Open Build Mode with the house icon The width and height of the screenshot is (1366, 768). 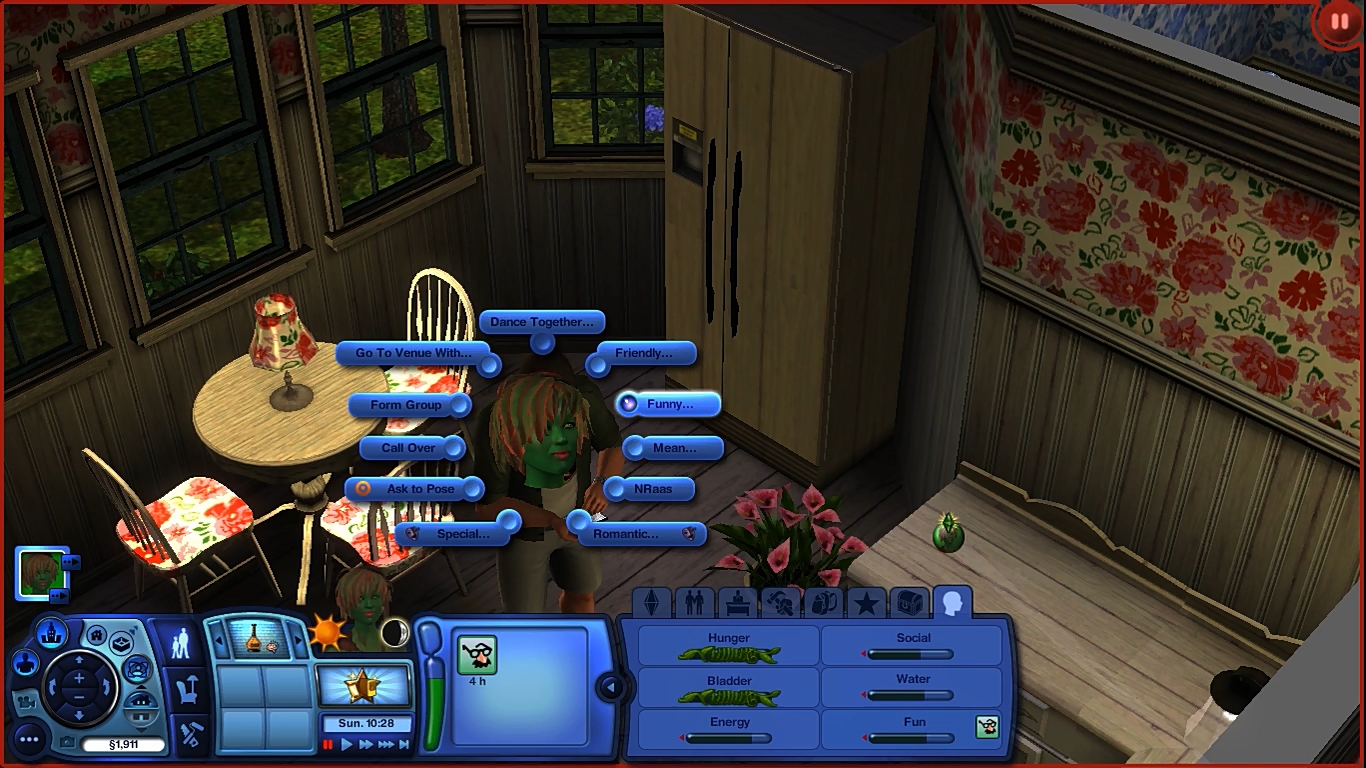(x=97, y=637)
